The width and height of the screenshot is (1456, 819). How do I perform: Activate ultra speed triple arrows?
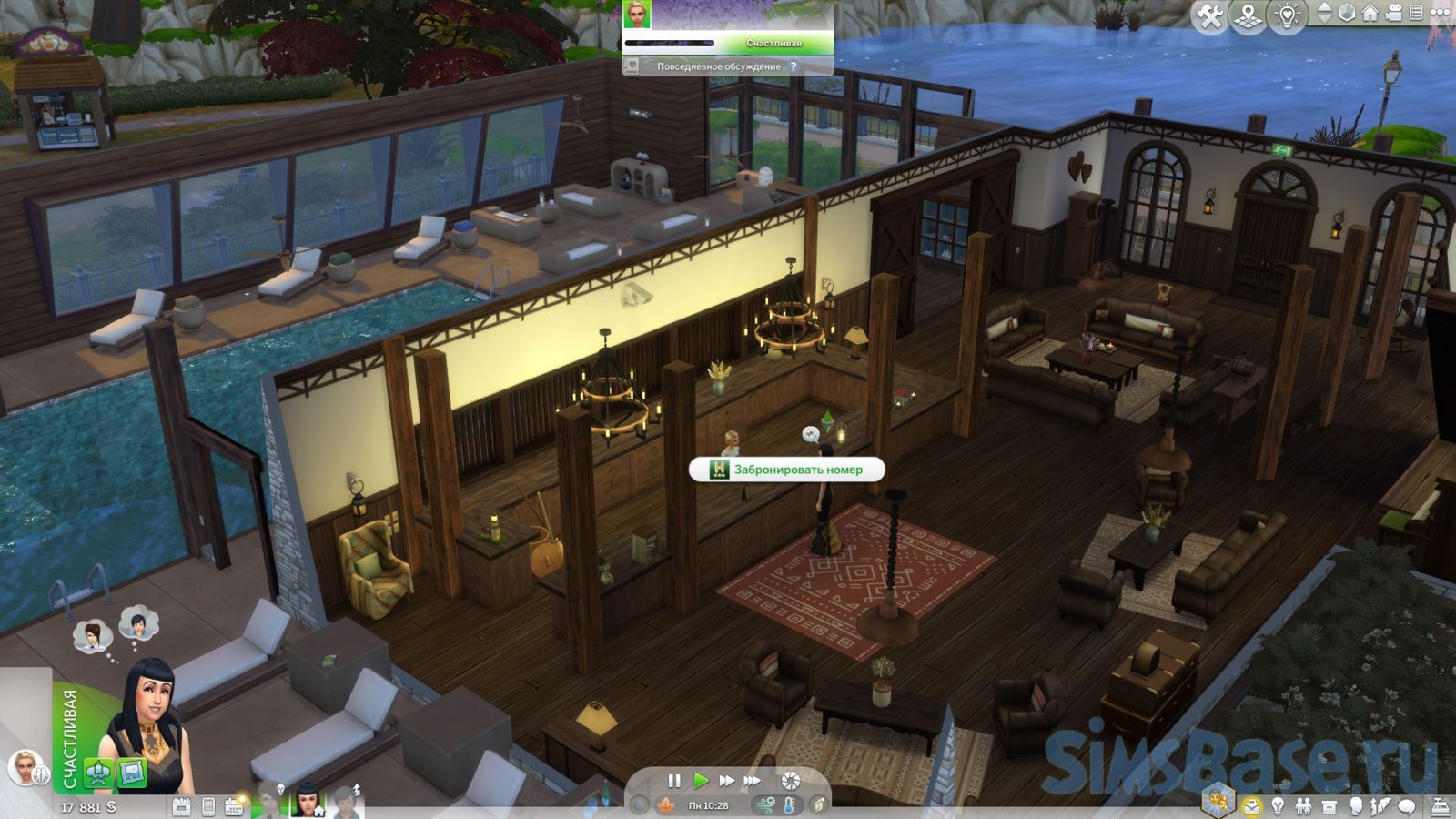point(753,781)
